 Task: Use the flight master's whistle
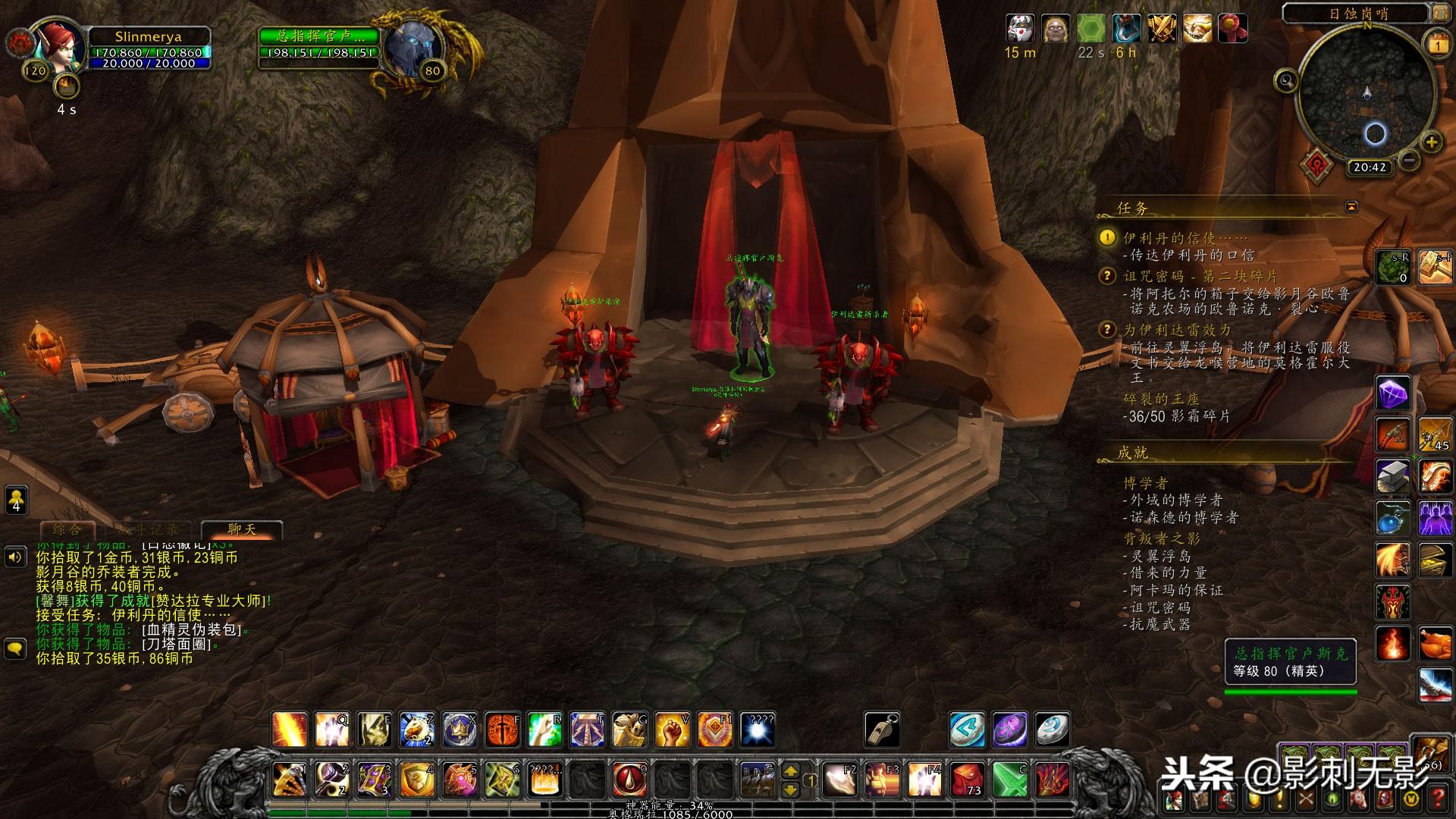(x=882, y=730)
